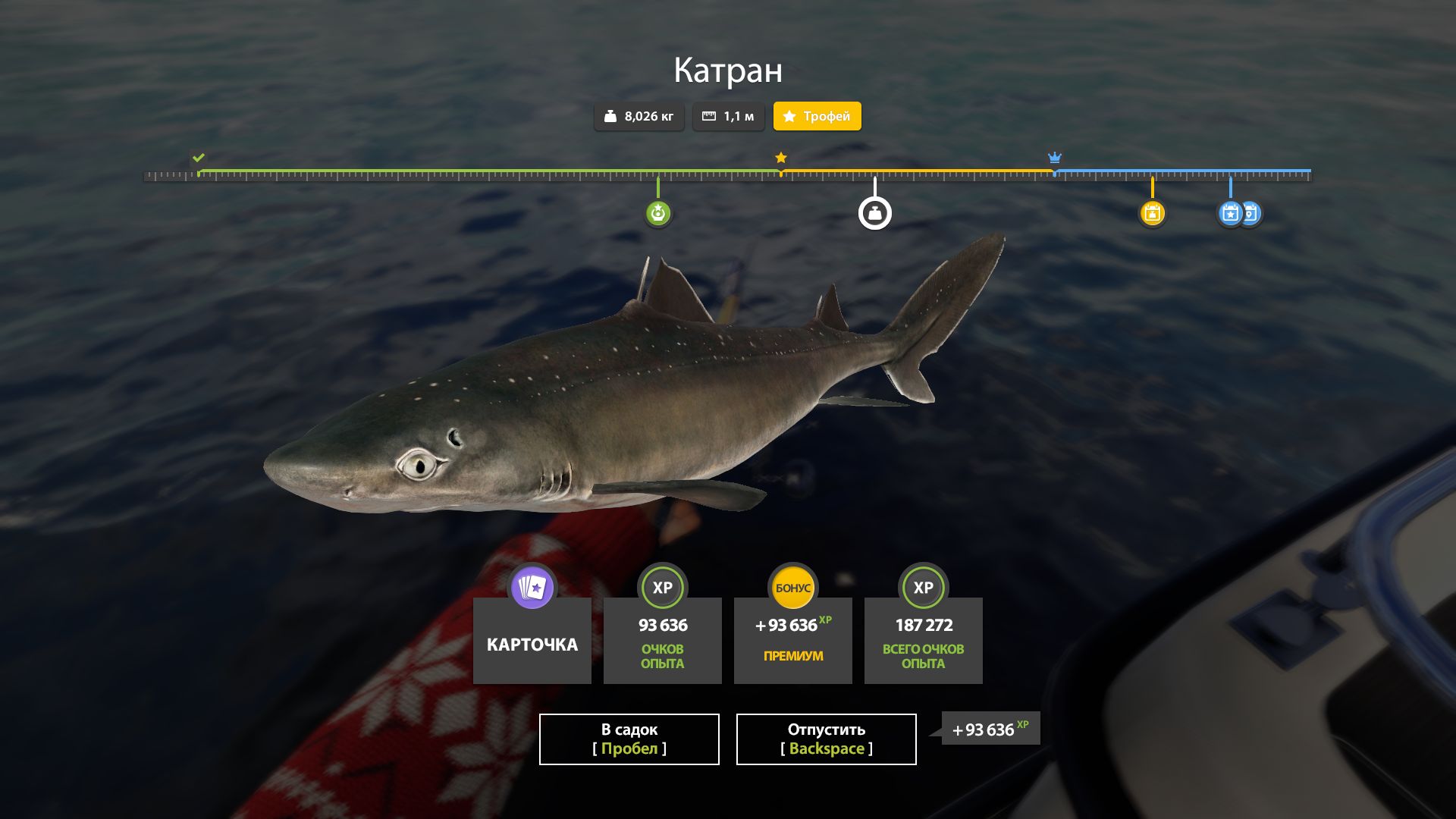Screen dimensions: 1456x819
Task: Click the green bait jar icon on the ruler
Action: (658, 213)
